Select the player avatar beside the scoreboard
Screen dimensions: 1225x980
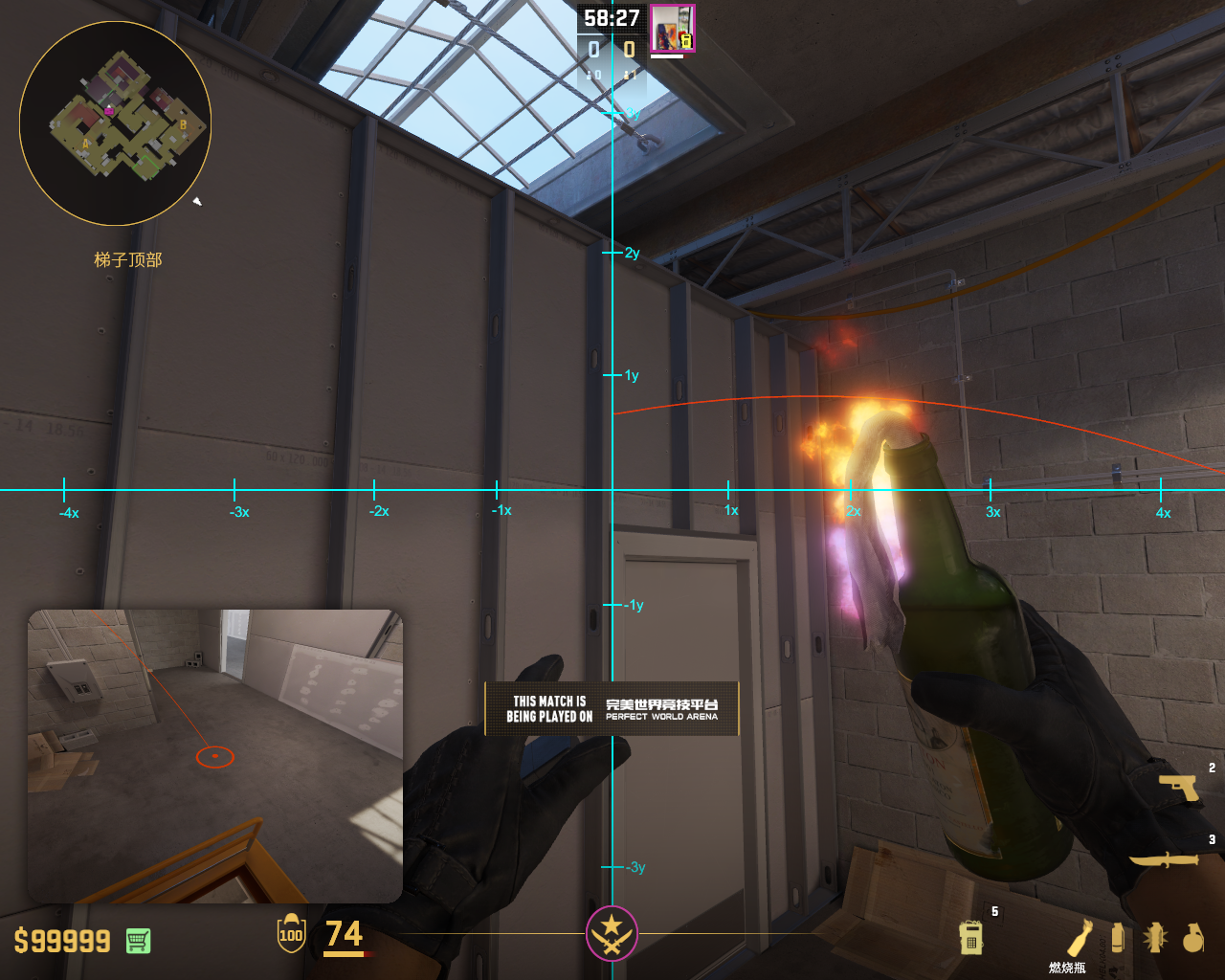(x=672, y=29)
